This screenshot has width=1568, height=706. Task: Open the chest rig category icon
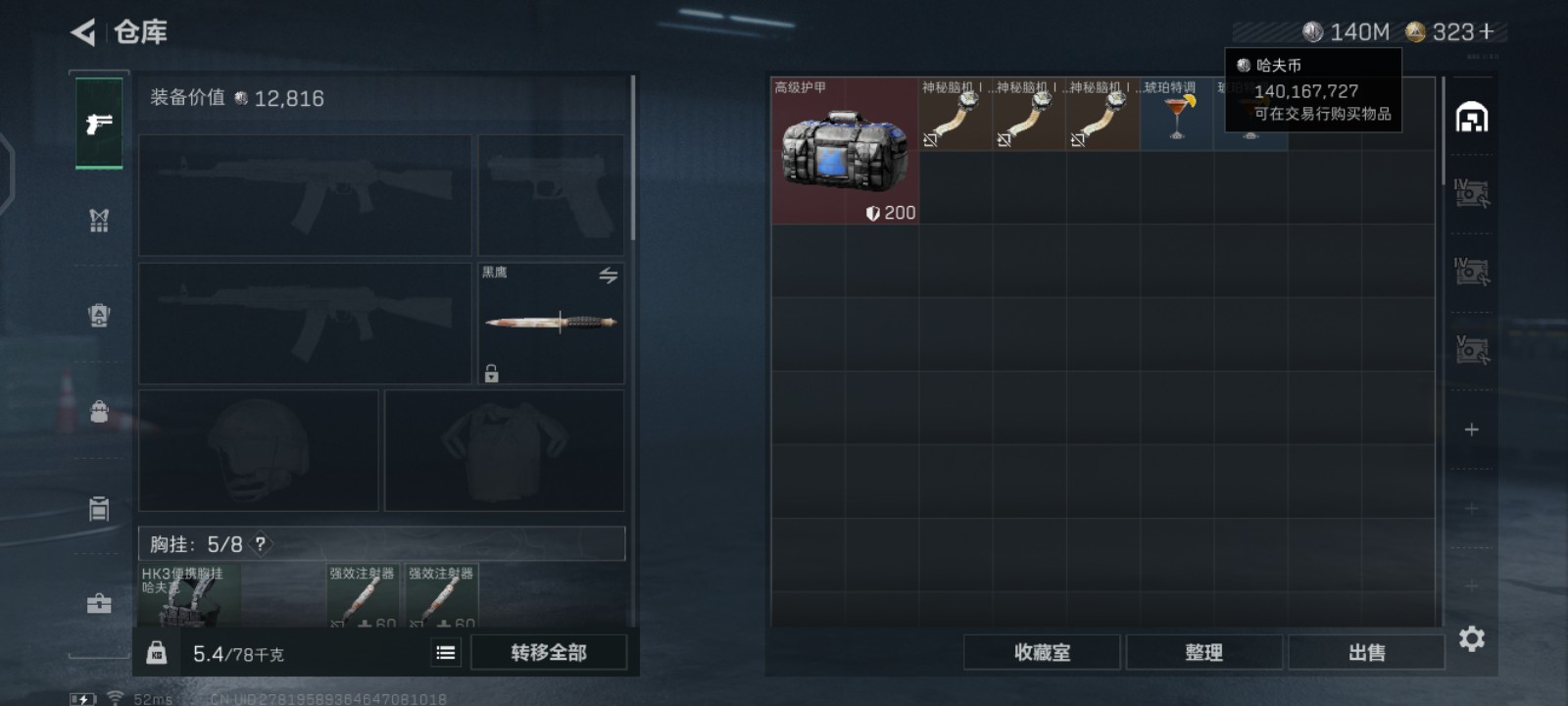click(x=98, y=221)
